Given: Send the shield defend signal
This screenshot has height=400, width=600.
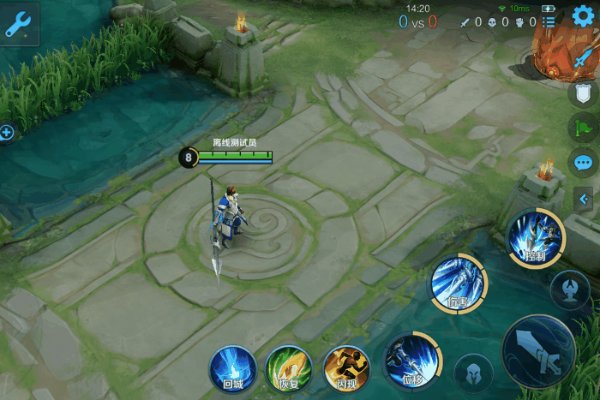Looking at the screenshot, I should (x=583, y=94).
